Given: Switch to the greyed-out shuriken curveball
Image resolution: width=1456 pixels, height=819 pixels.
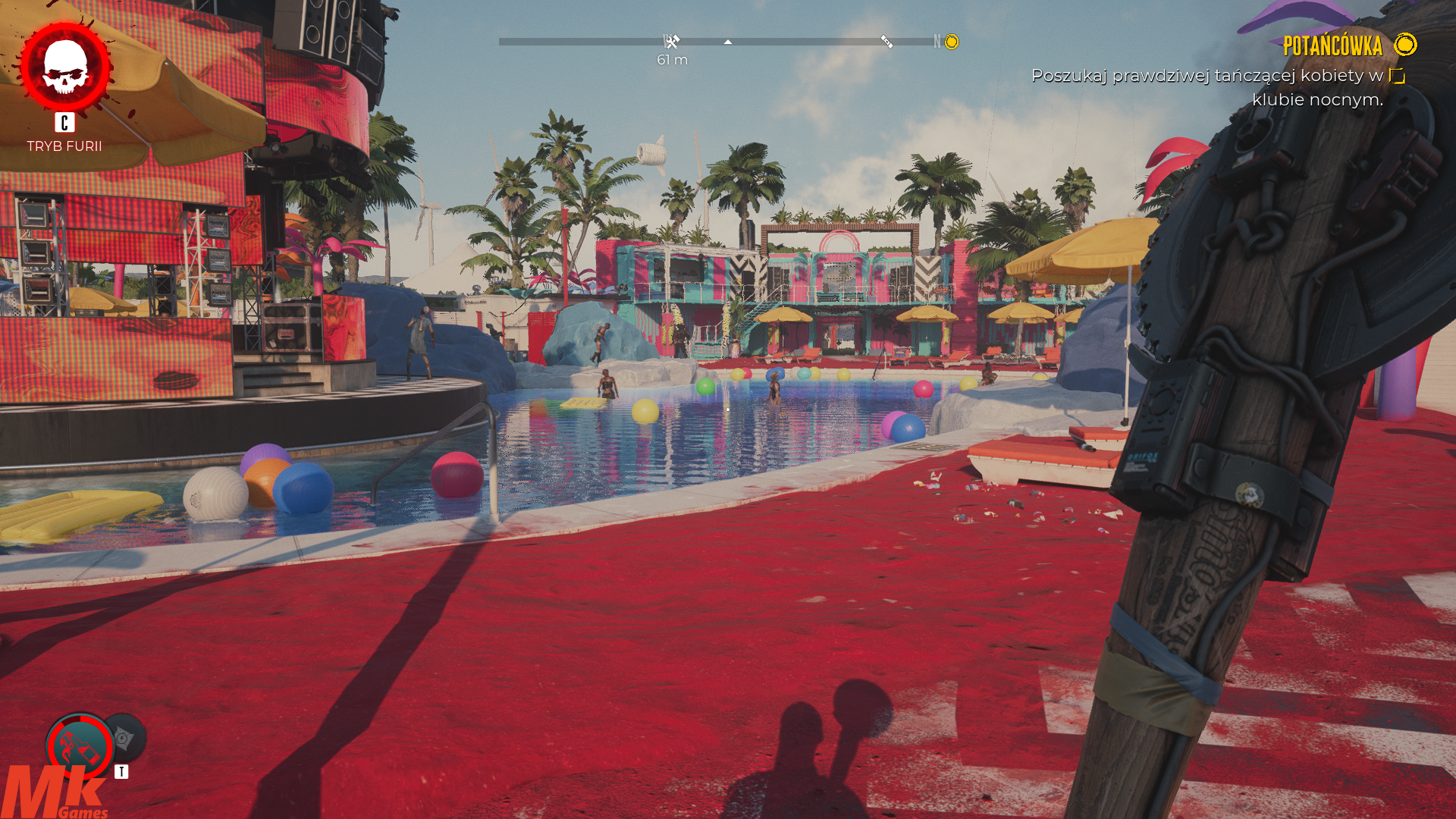Looking at the screenshot, I should [125, 737].
